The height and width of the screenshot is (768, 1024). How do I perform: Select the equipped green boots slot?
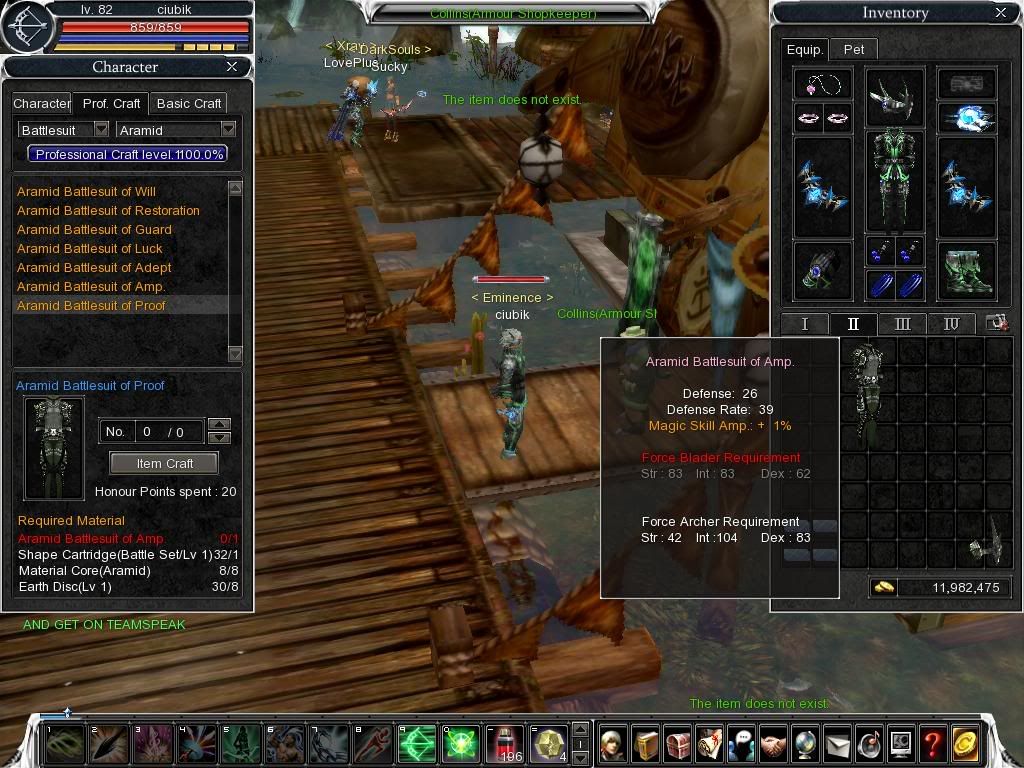point(966,270)
